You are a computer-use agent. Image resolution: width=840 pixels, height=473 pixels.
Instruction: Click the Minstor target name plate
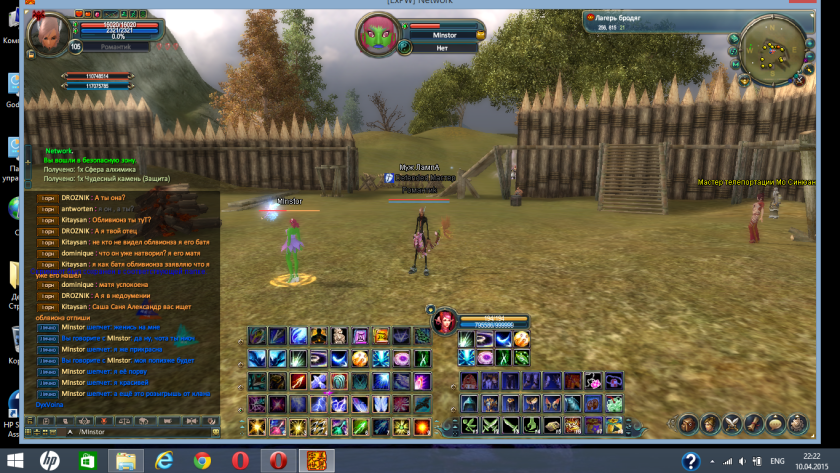pos(444,35)
